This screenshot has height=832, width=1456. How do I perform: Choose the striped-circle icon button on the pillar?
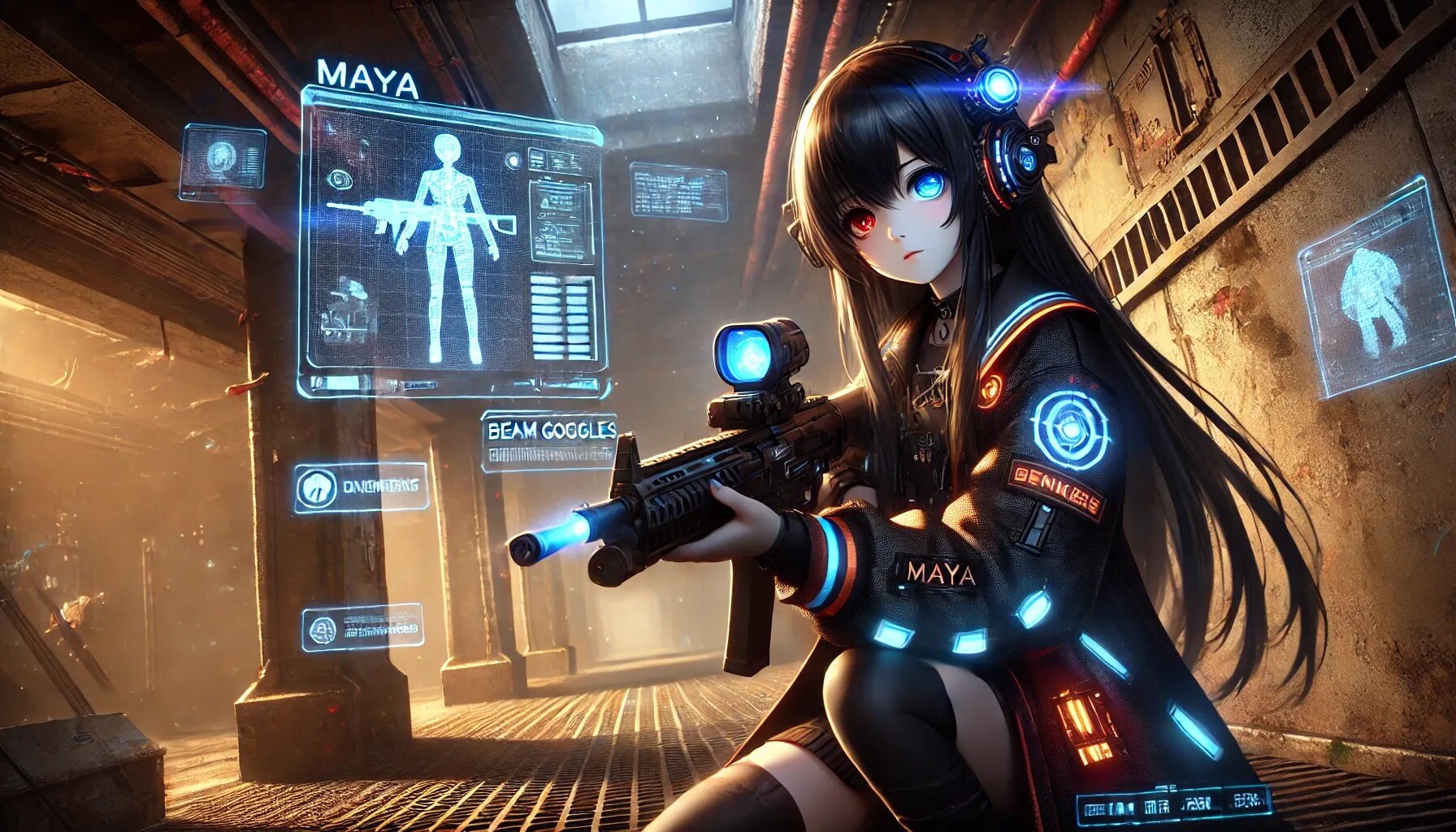click(316, 487)
